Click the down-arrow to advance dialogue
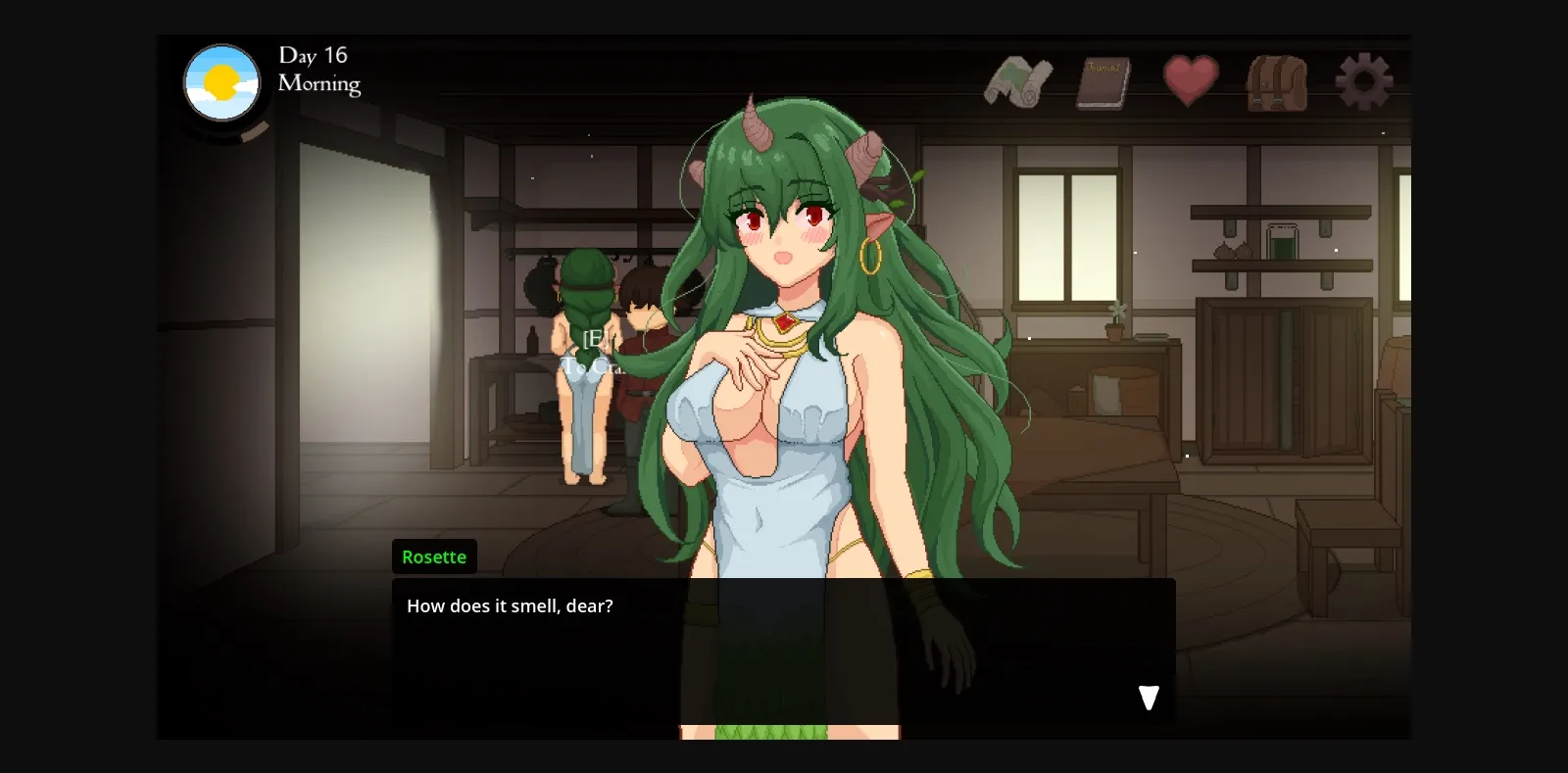This screenshot has width=1568, height=773. [1147, 698]
